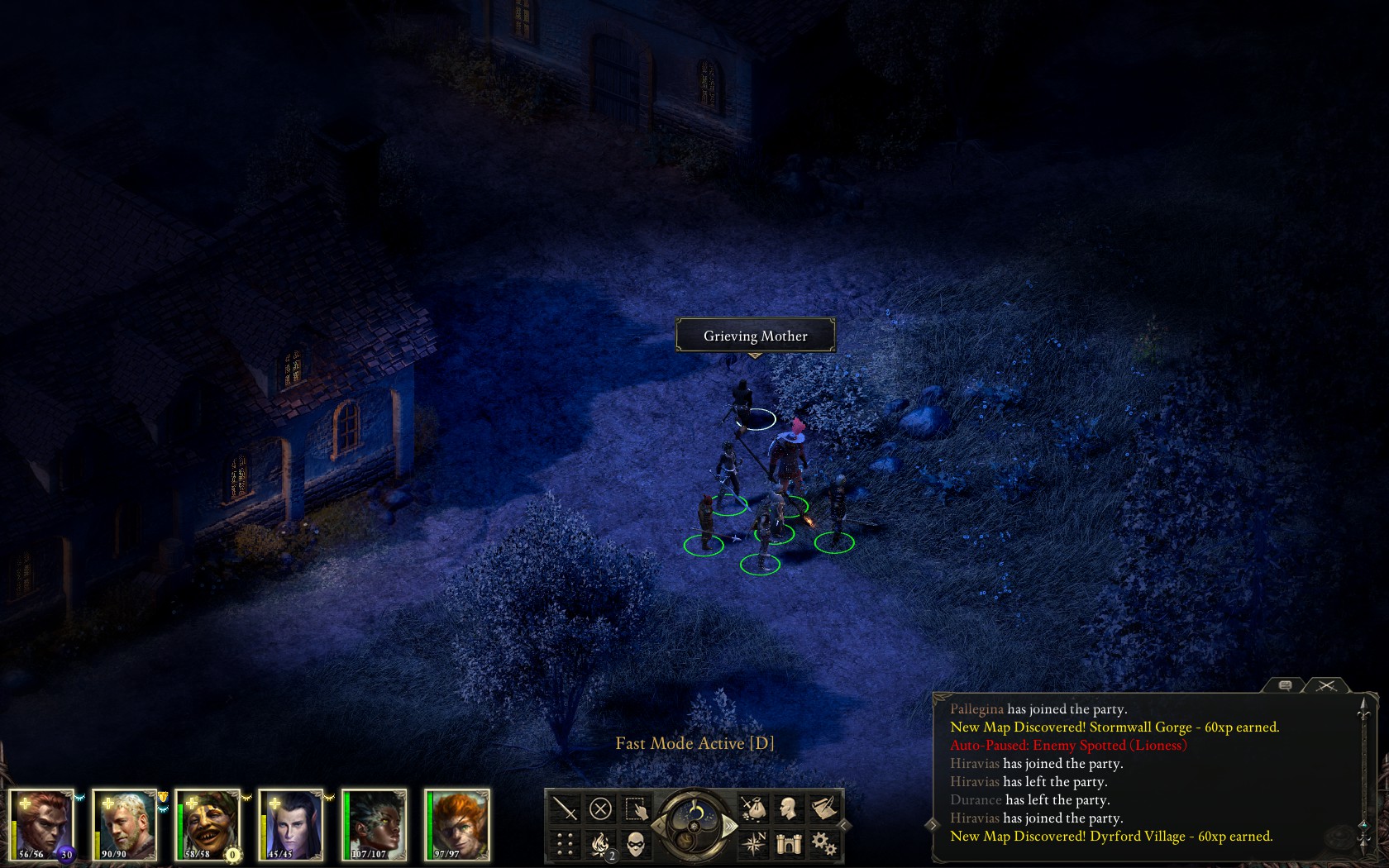This screenshot has width=1389, height=868.
Task: Collapse the message log with its side arrow
Action: pos(932,823)
